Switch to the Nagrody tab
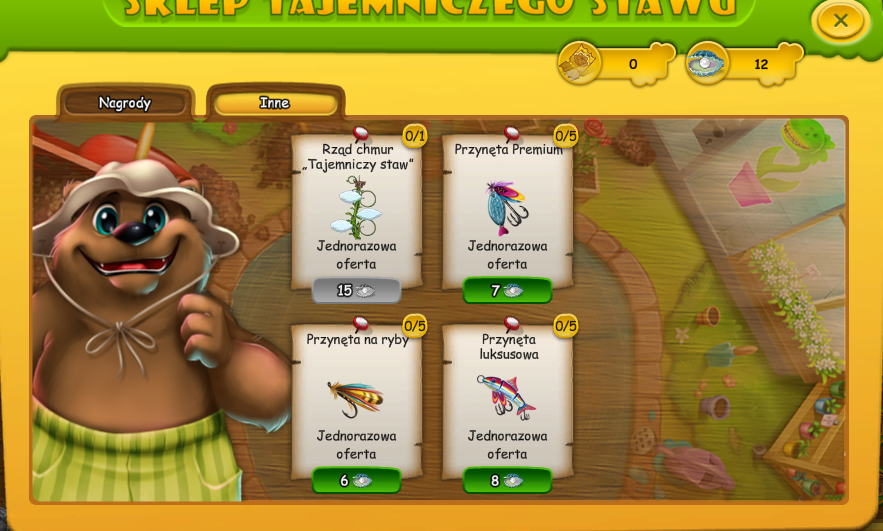This screenshot has height=531, width=883. click(125, 103)
